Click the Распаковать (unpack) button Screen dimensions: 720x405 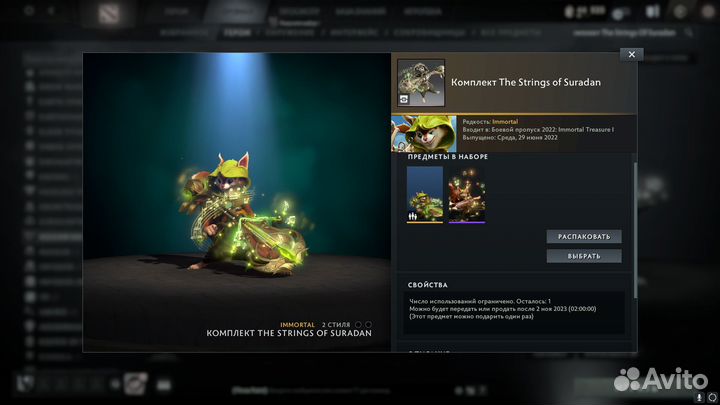[x=584, y=237]
